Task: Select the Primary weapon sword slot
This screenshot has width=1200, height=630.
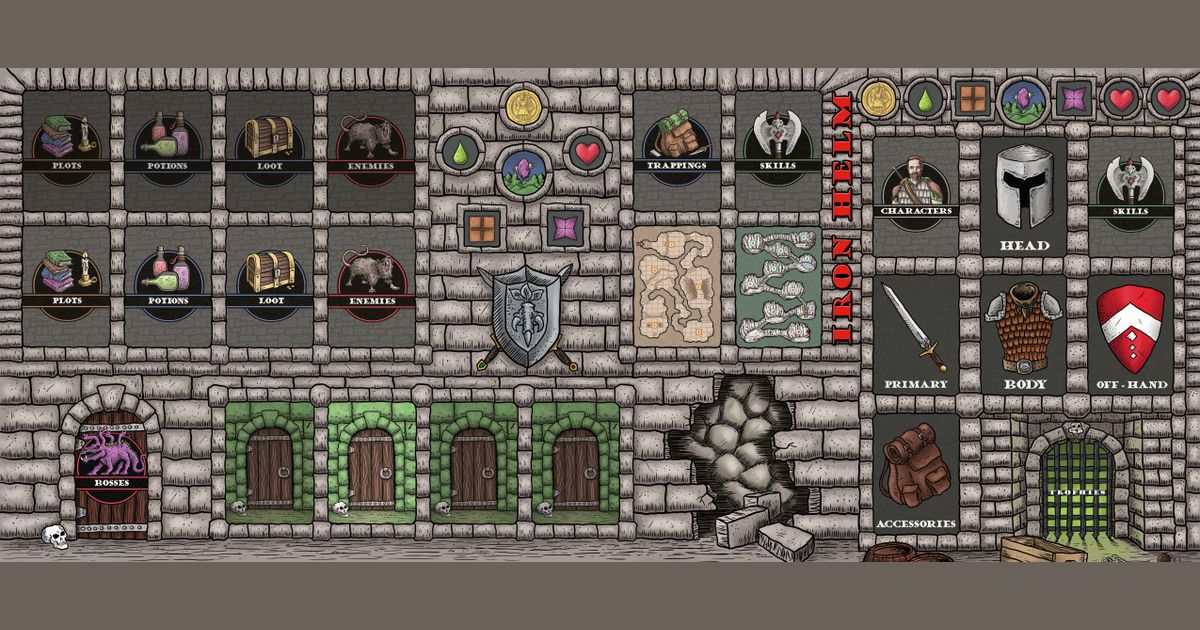Action: 916,334
